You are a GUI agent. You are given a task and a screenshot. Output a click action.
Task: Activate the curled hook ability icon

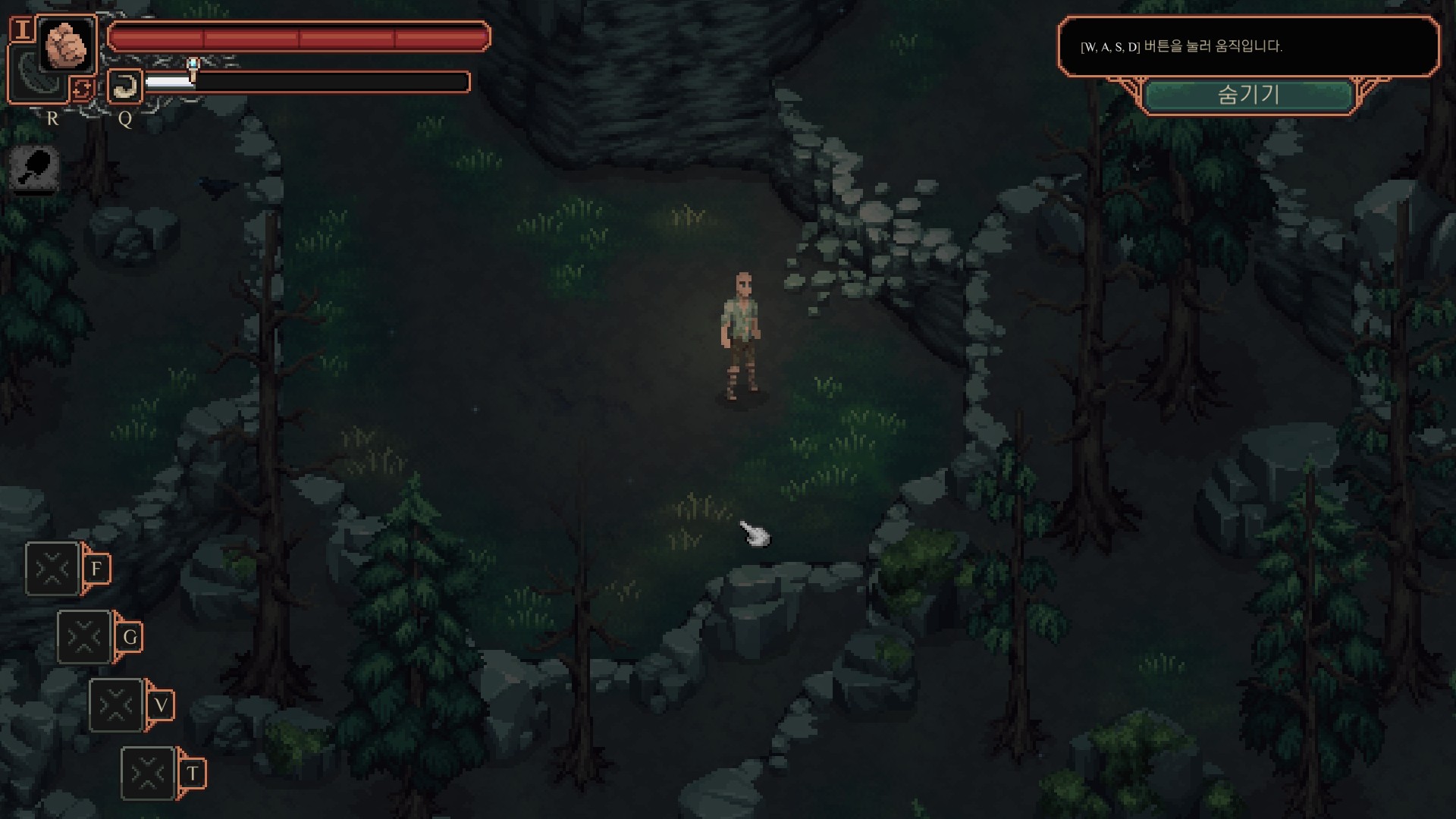tap(125, 86)
